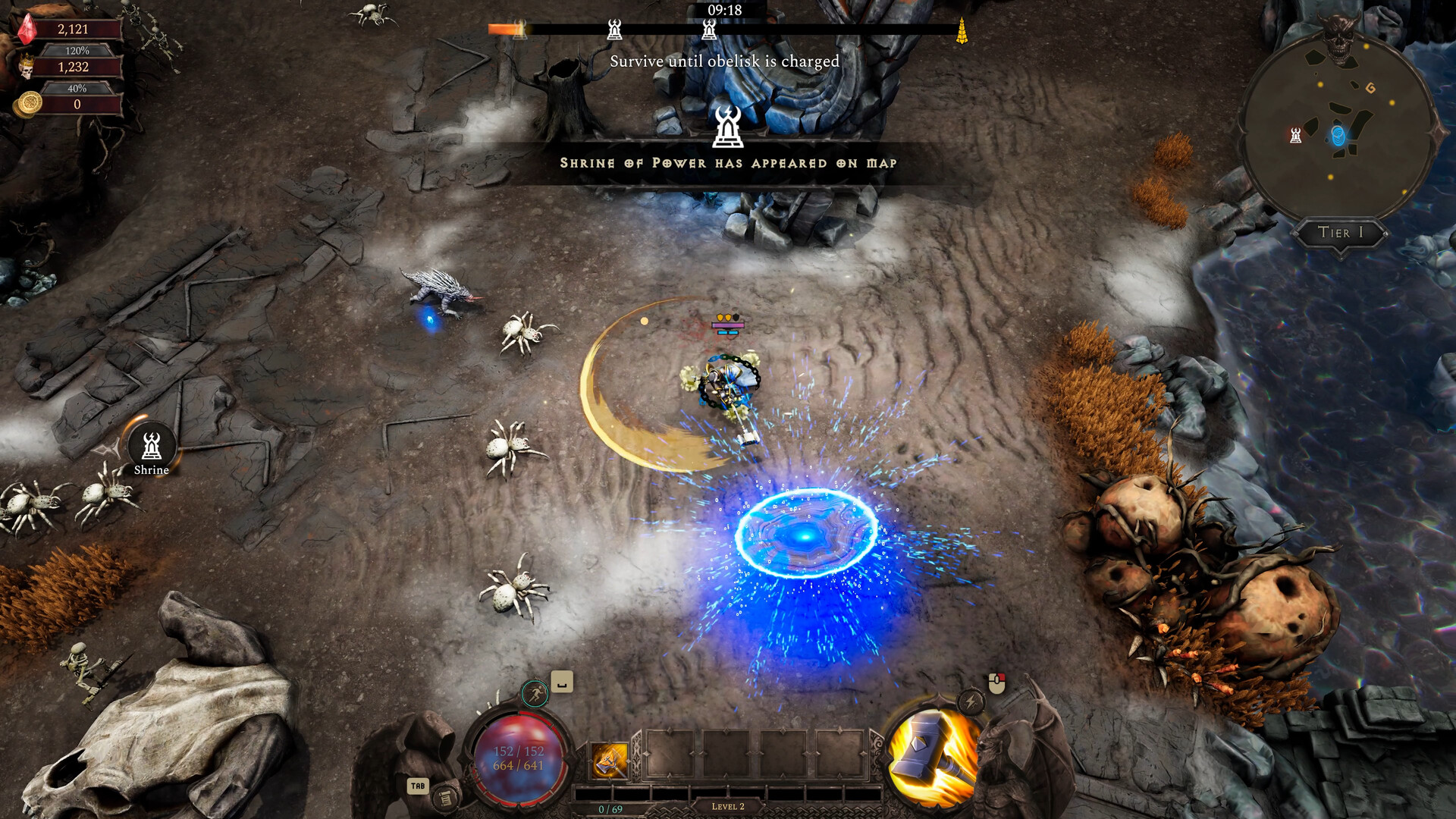Viewport: 1456px width, 819px height.
Task: Click the gold coin currency icon
Action: (x=30, y=103)
